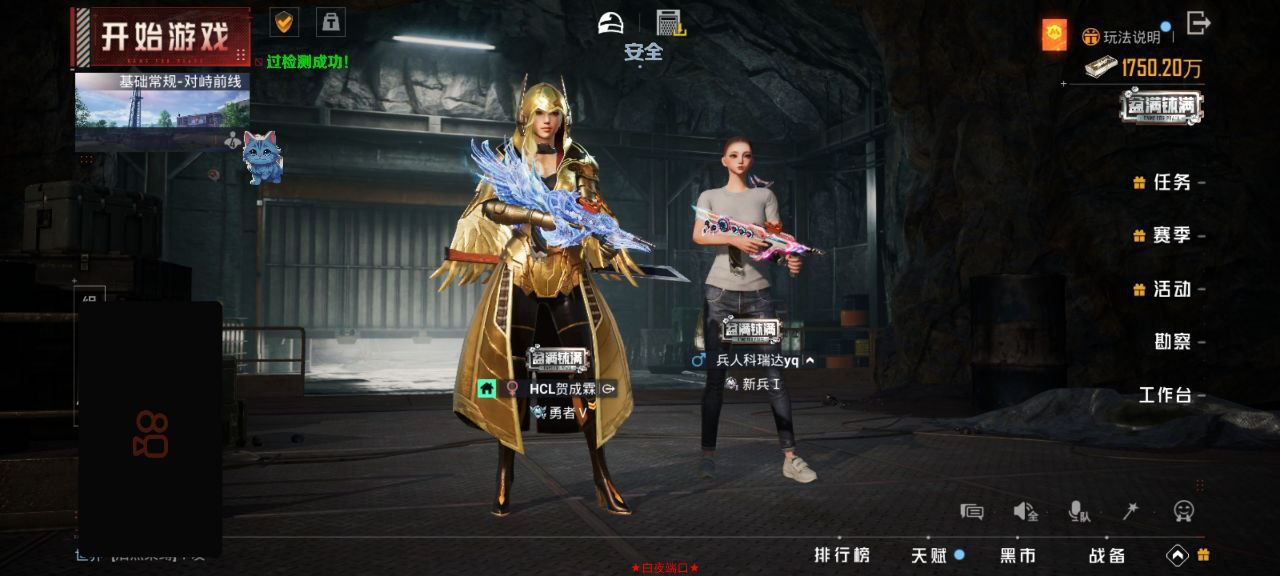Open the 排行榜 leaderboard

point(841,555)
